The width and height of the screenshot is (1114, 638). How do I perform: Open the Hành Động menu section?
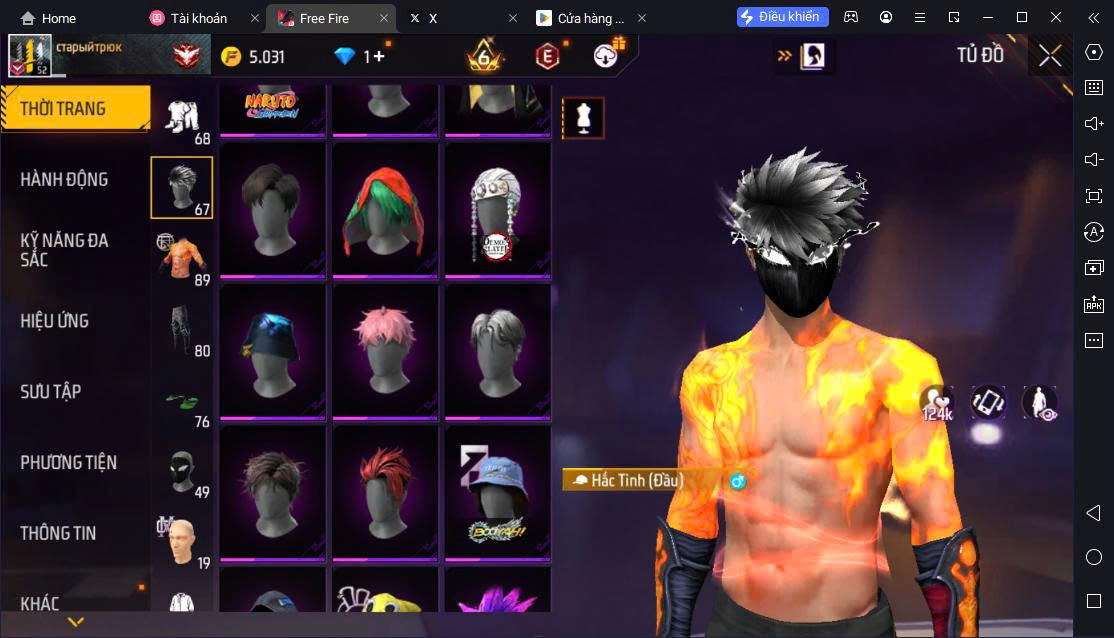pyautogui.click(x=64, y=180)
